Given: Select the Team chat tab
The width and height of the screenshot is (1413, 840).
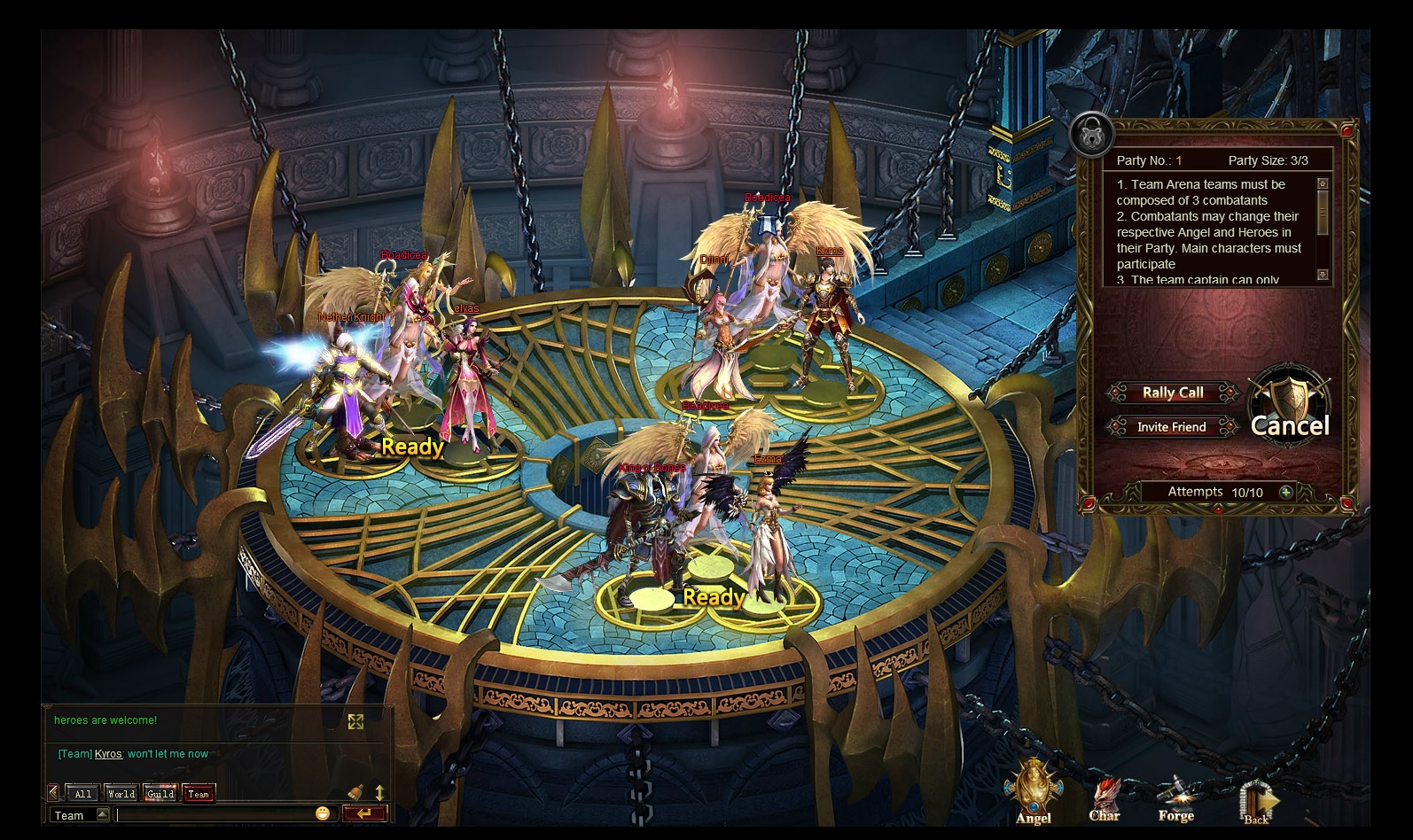Looking at the screenshot, I should point(199,794).
